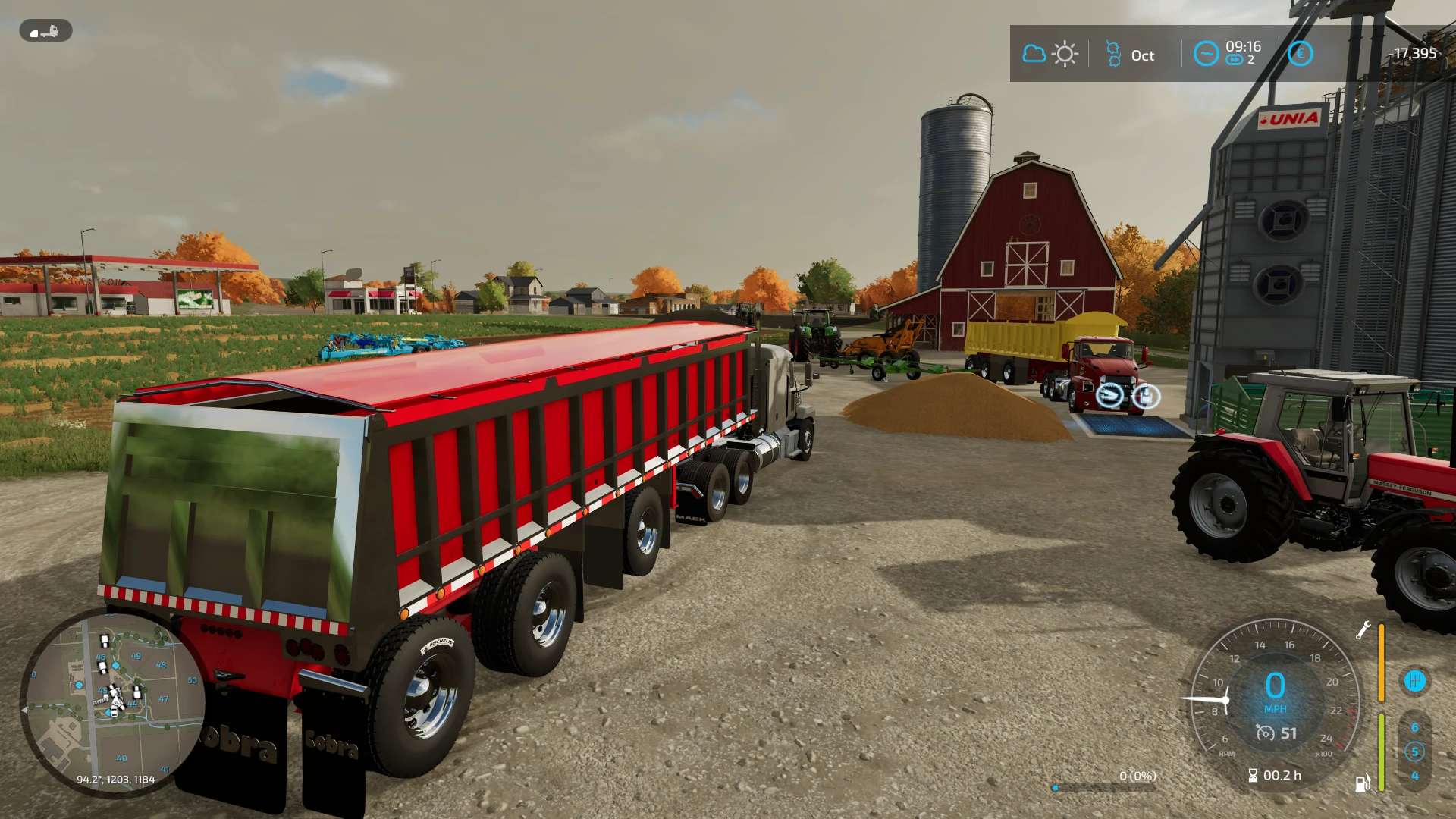Click the field 49 label on minimap
The image size is (1456, 819).
[136, 656]
